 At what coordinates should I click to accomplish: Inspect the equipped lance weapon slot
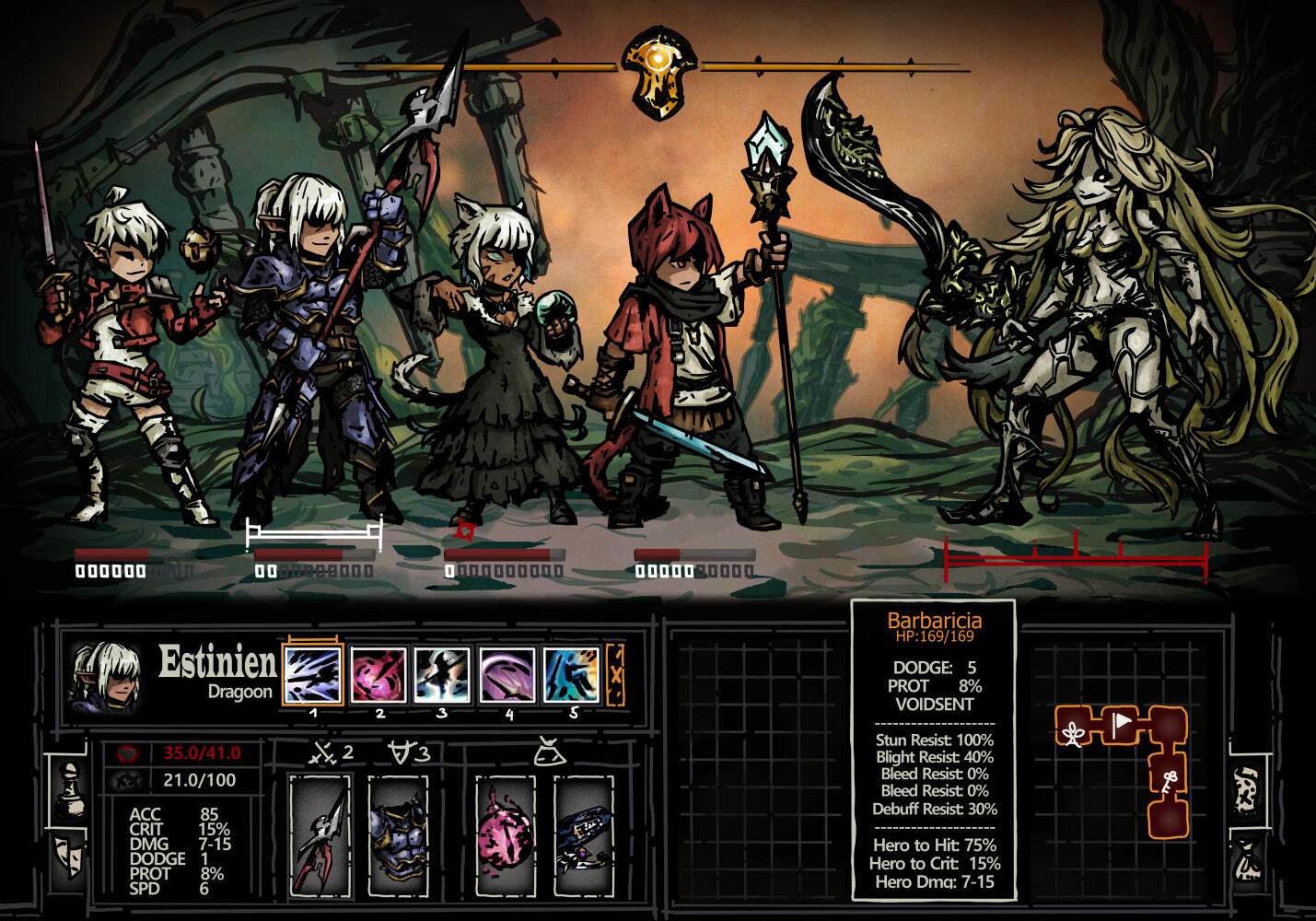(x=320, y=836)
